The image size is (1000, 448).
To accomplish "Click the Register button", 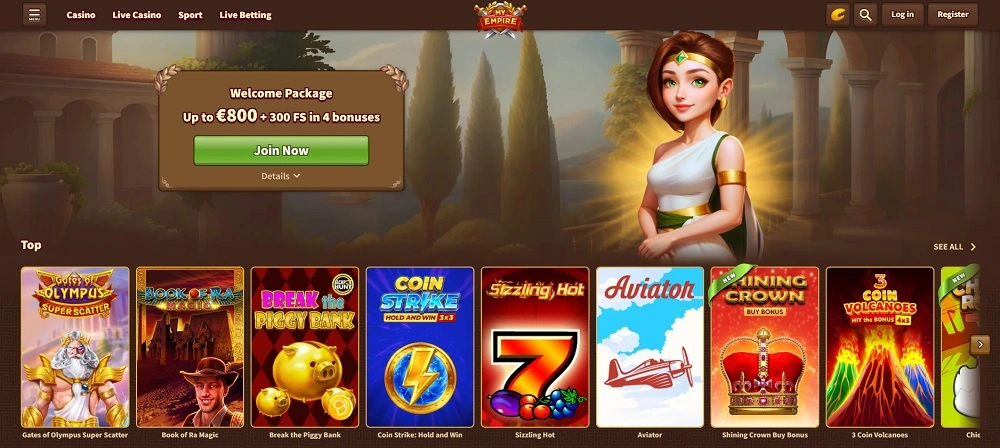I will tap(952, 15).
